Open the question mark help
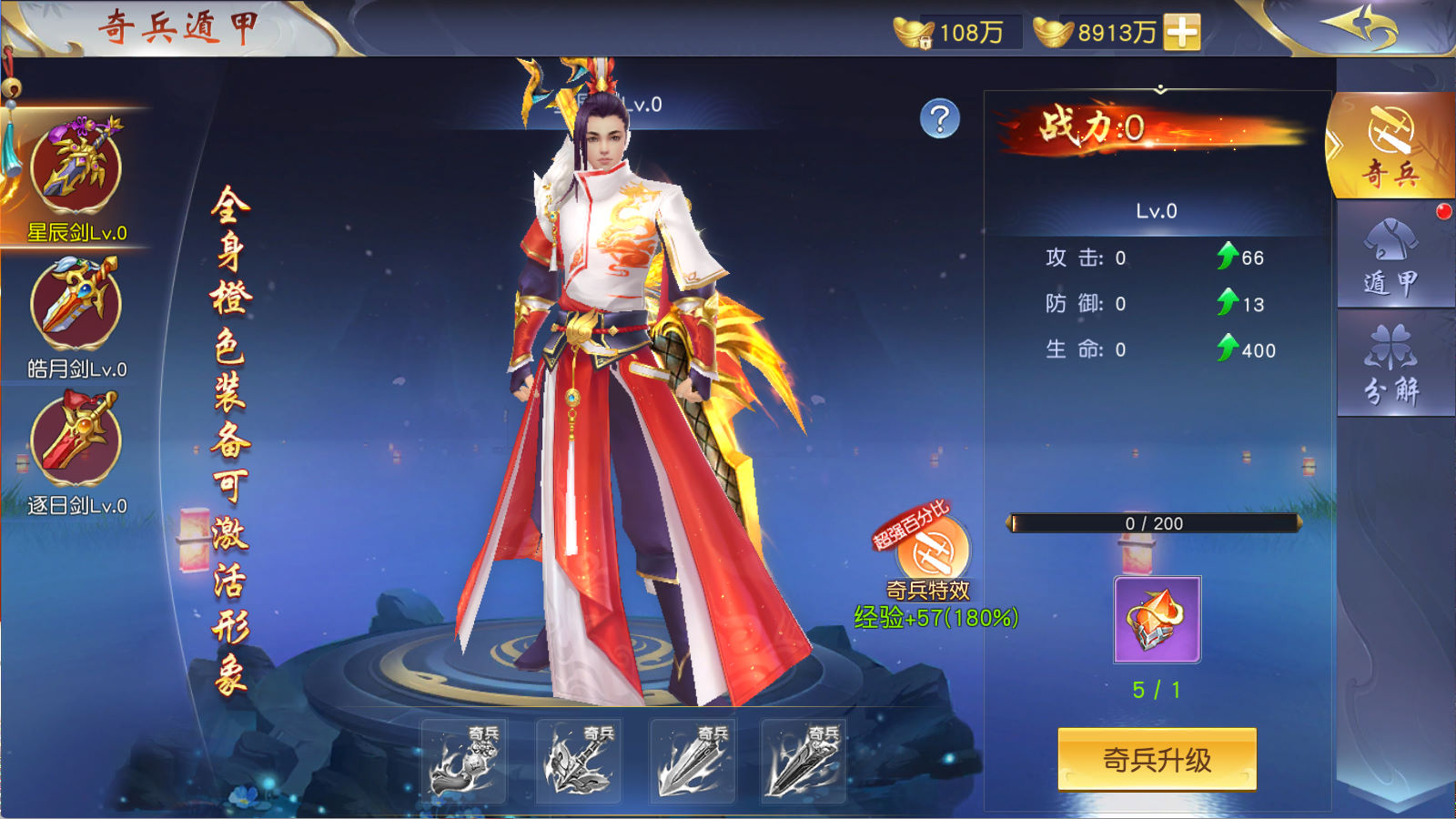The image size is (1456, 819). (x=940, y=118)
